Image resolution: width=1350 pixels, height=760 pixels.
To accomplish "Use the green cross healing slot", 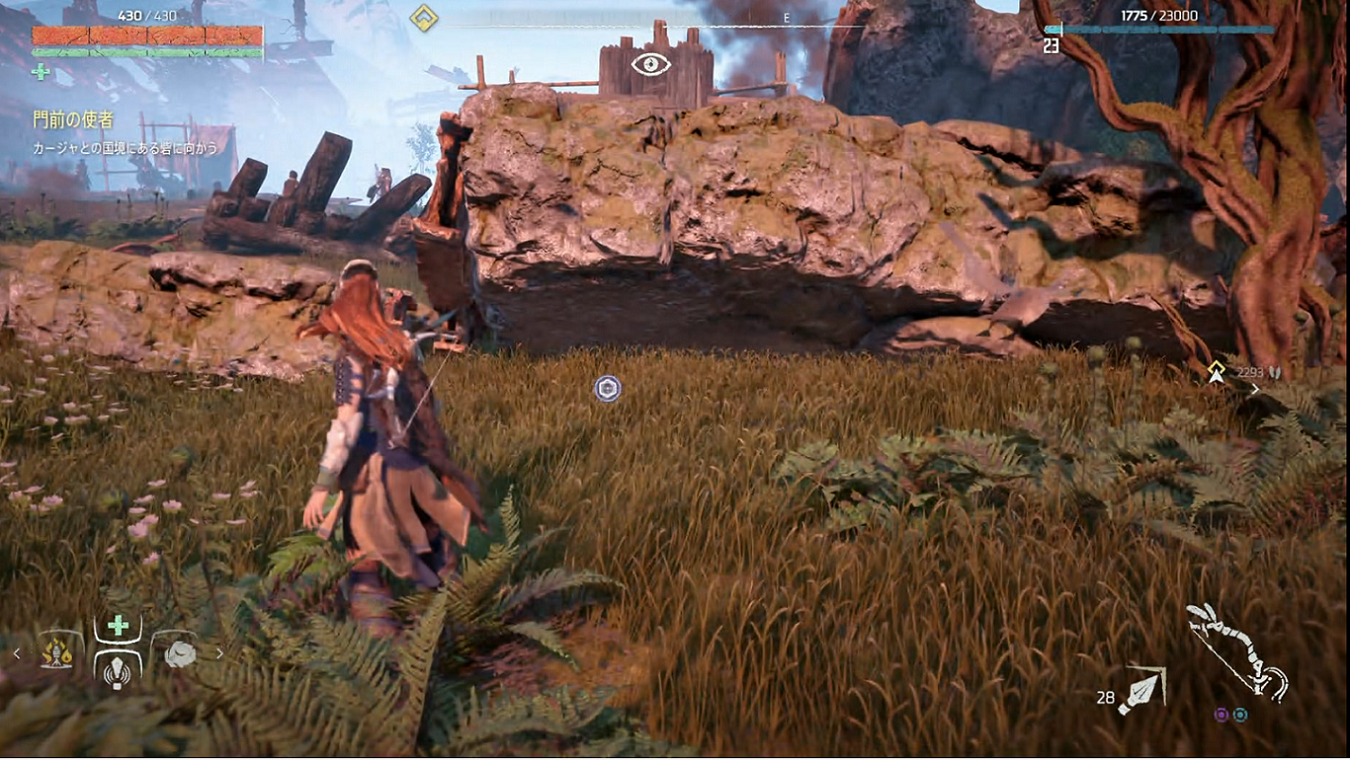I will coord(118,626).
